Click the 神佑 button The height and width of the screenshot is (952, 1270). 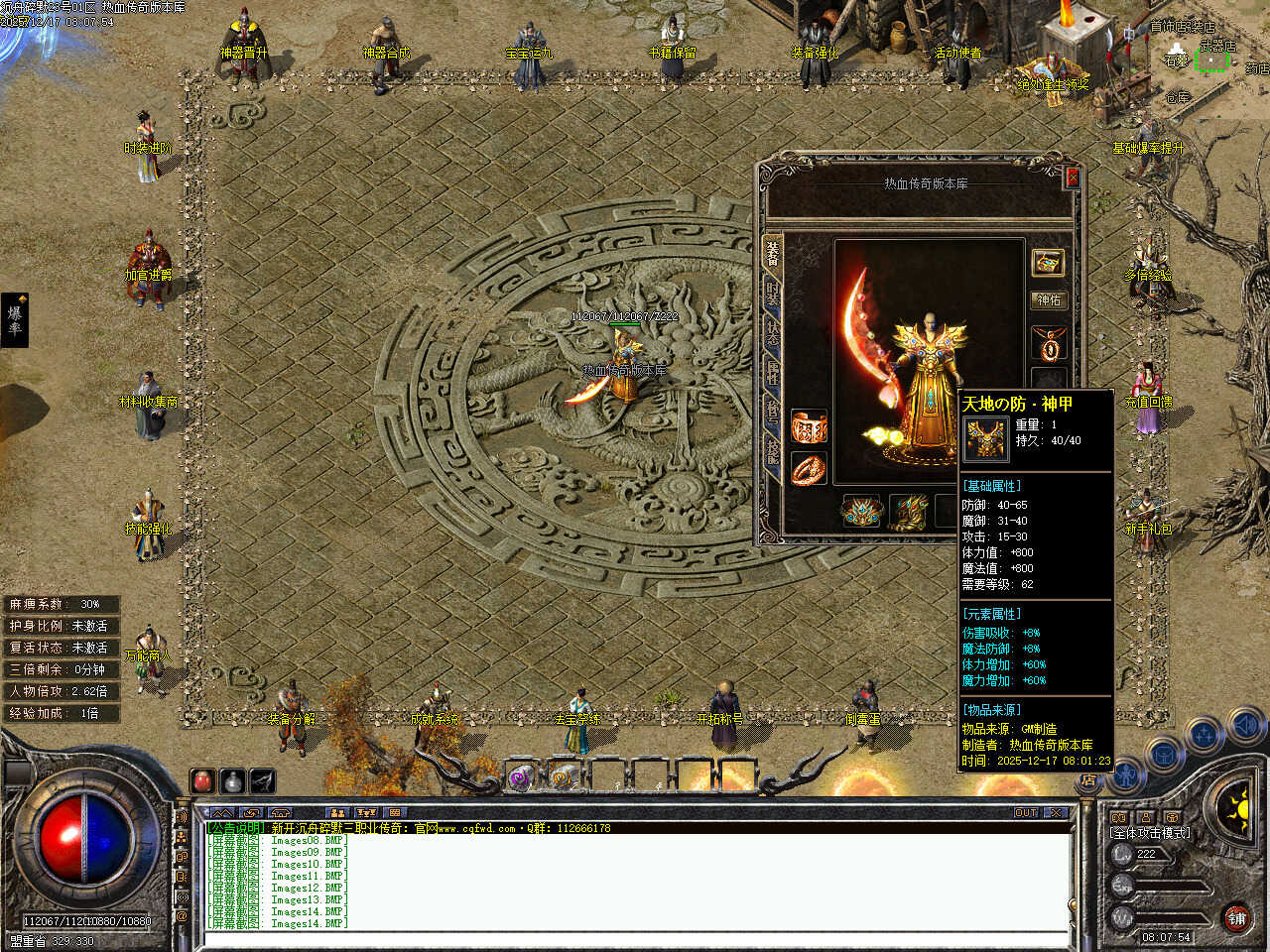(1049, 299)
